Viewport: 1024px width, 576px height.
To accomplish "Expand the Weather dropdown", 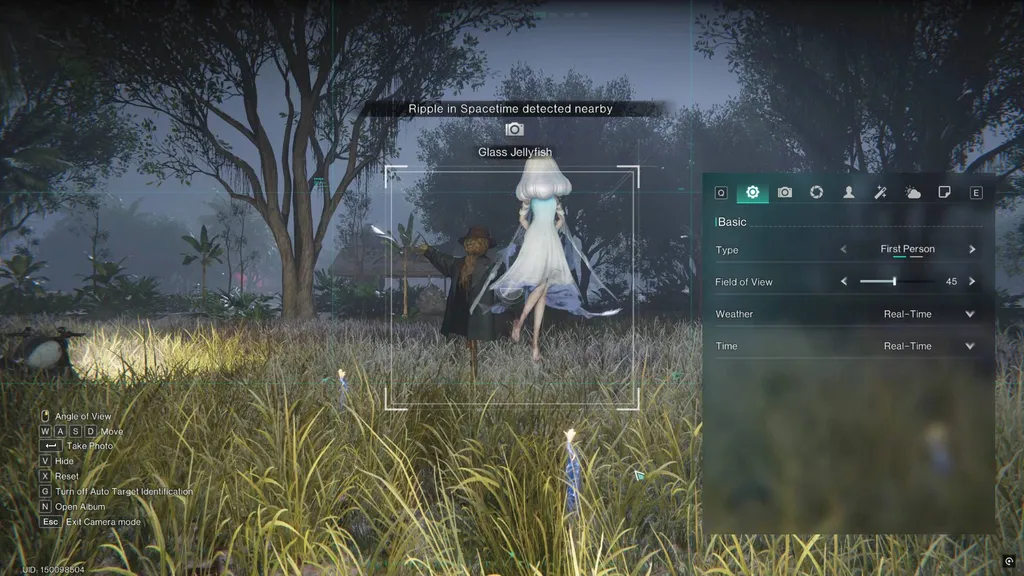I will coord(969,314).
